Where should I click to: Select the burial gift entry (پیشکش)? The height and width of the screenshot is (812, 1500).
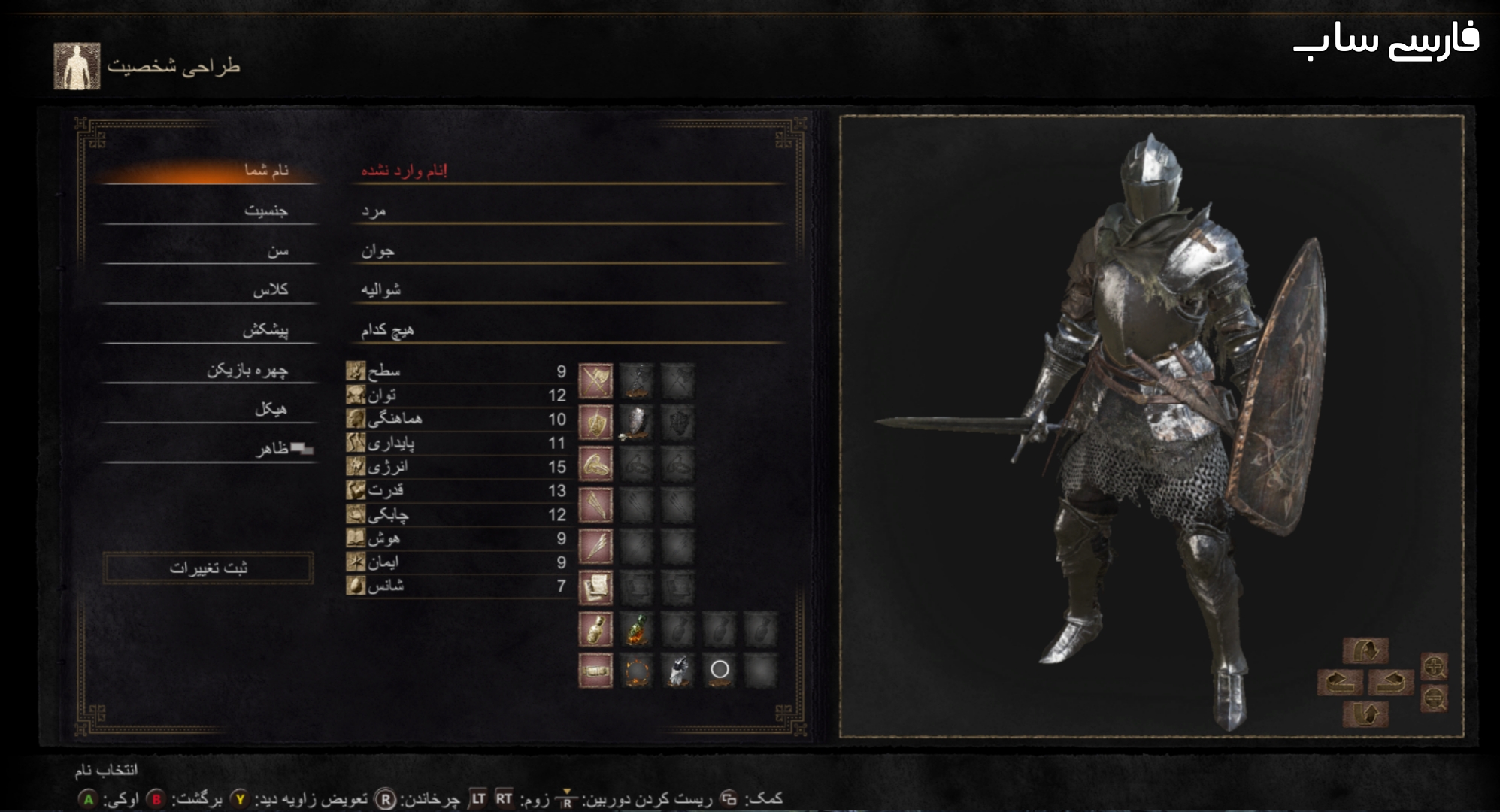pyautogui.click(x=265, y=330)
